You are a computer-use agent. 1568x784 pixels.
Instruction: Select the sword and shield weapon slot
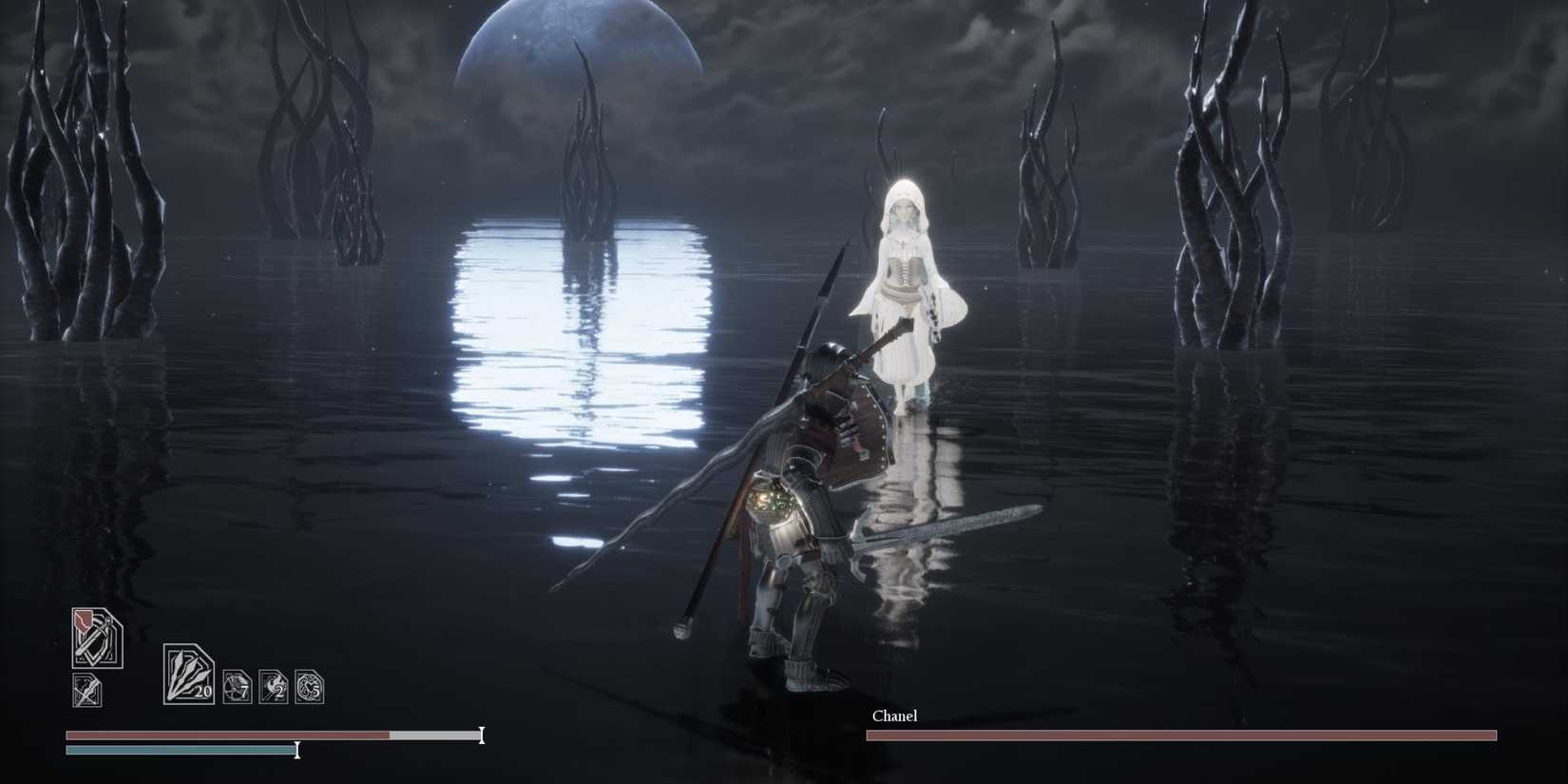click(99, 639)
